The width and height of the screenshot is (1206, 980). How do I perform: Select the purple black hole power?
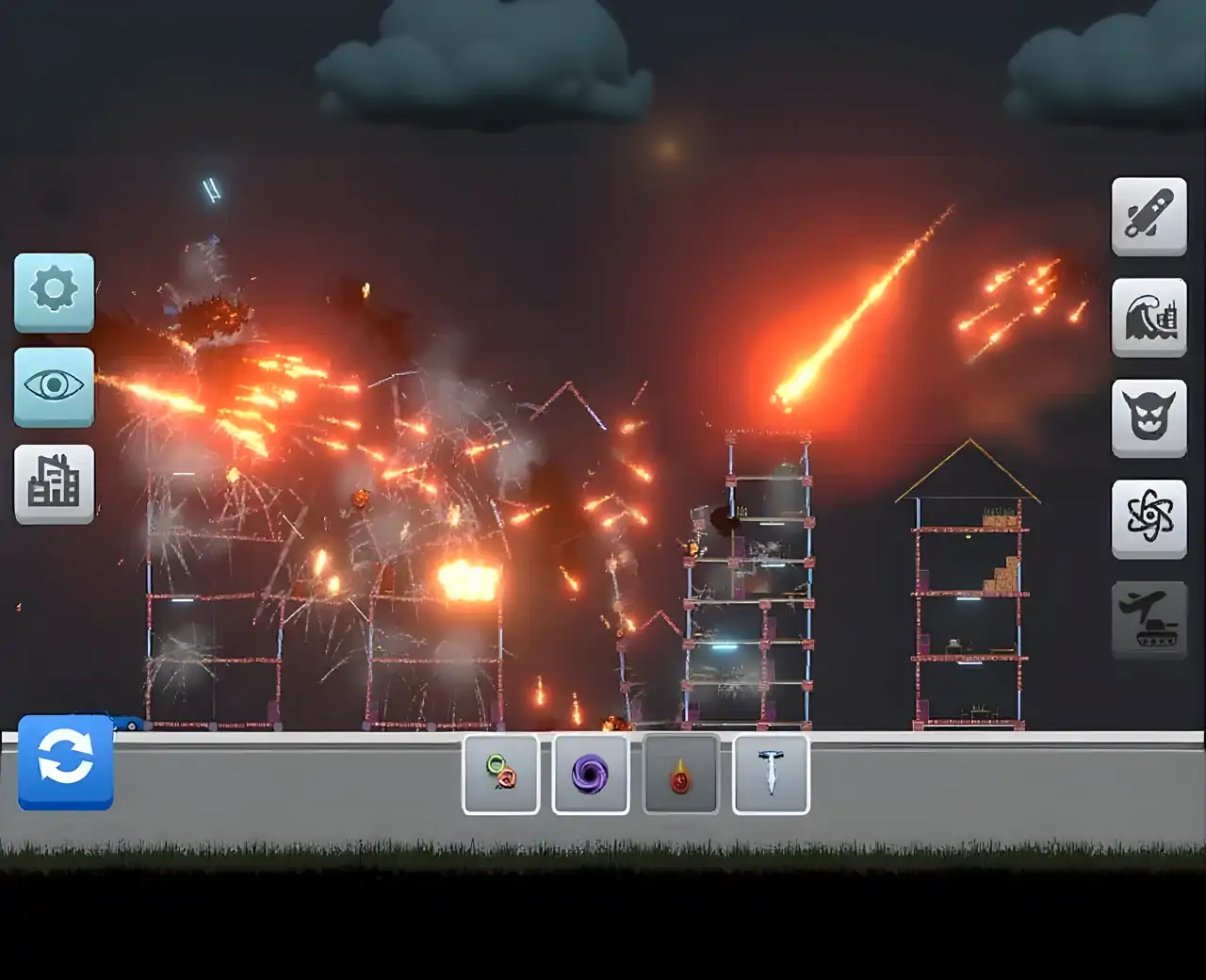pos(591,775)
